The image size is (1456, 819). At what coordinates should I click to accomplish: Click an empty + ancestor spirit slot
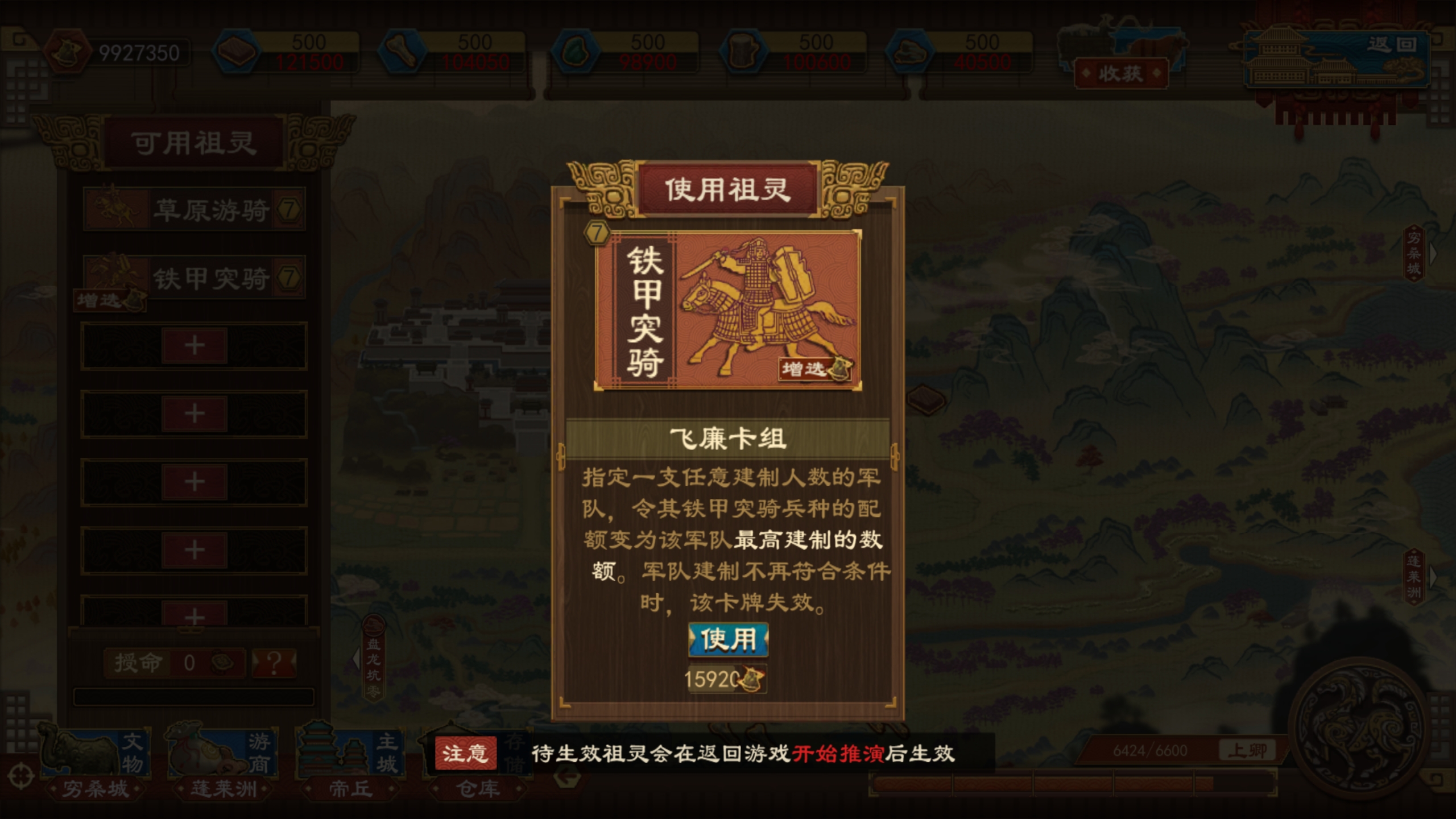tap(193, 345)
